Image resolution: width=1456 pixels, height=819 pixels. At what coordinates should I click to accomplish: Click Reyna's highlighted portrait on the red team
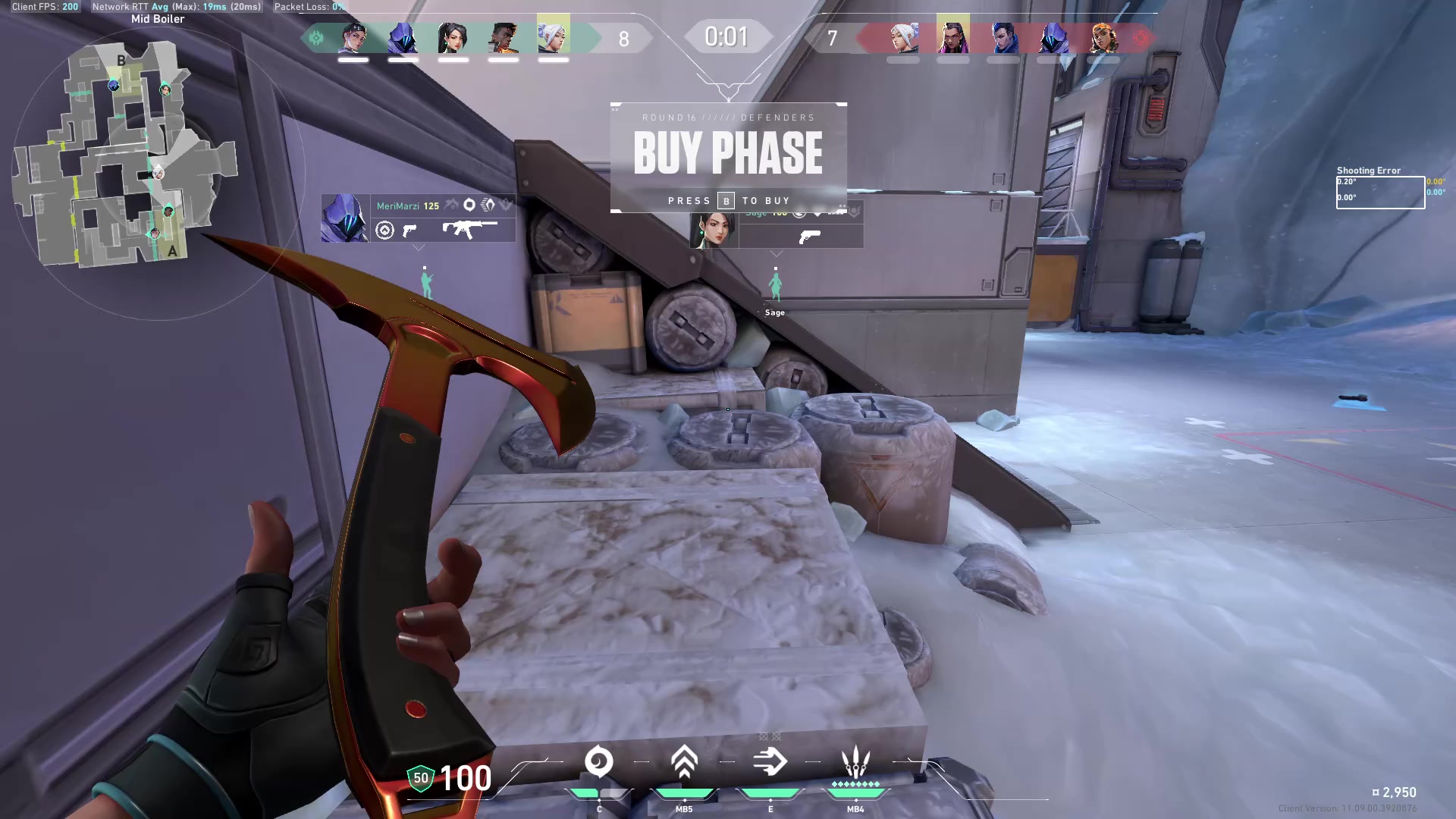pos(952,36)
